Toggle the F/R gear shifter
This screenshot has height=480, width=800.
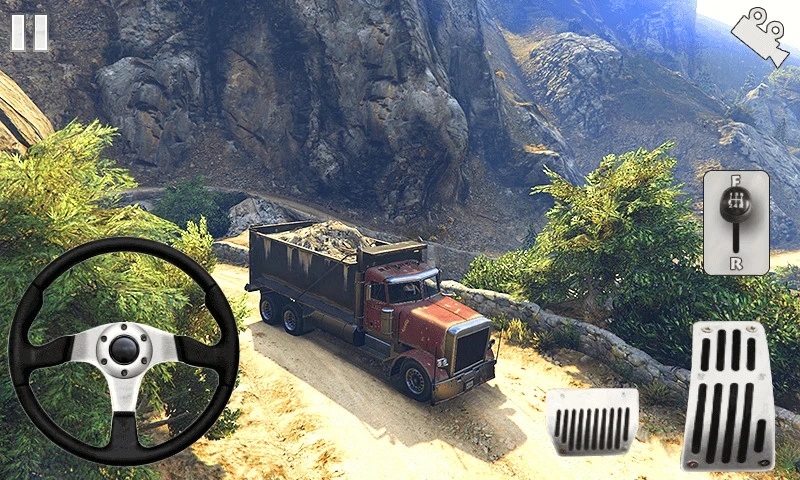736,222
